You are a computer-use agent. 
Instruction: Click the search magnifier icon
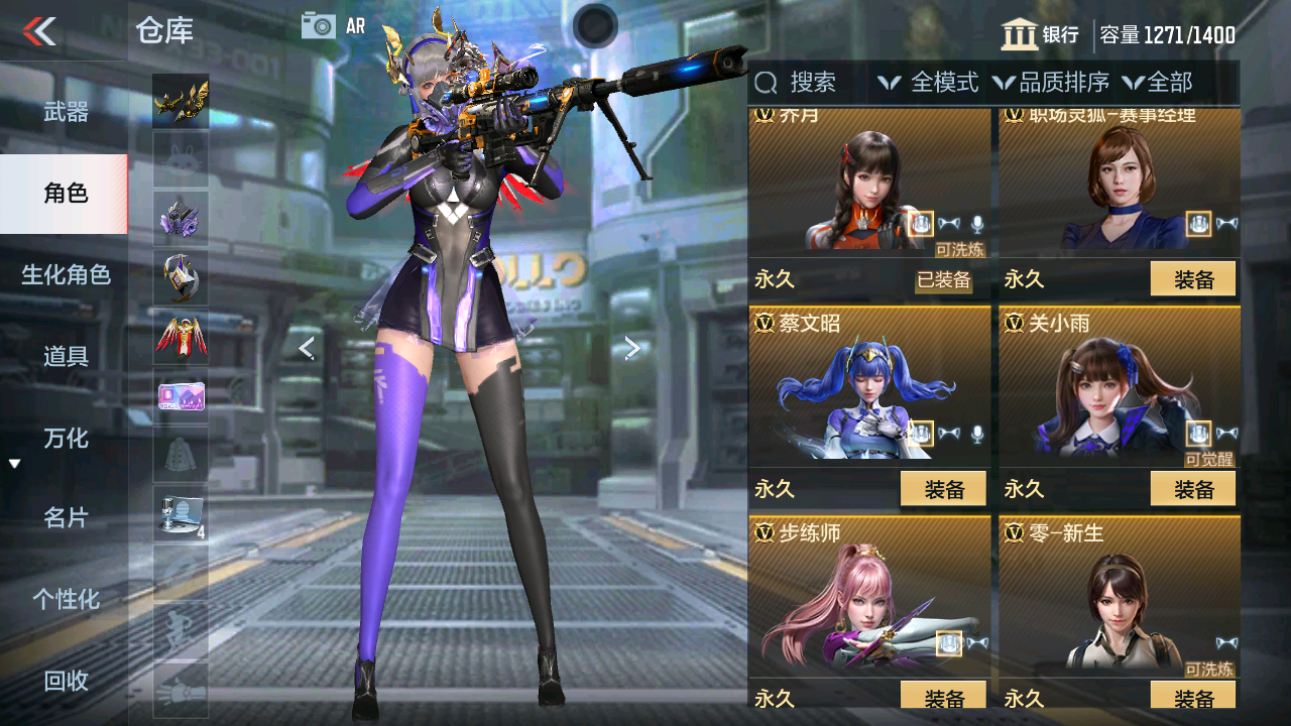tap(766, 83)
